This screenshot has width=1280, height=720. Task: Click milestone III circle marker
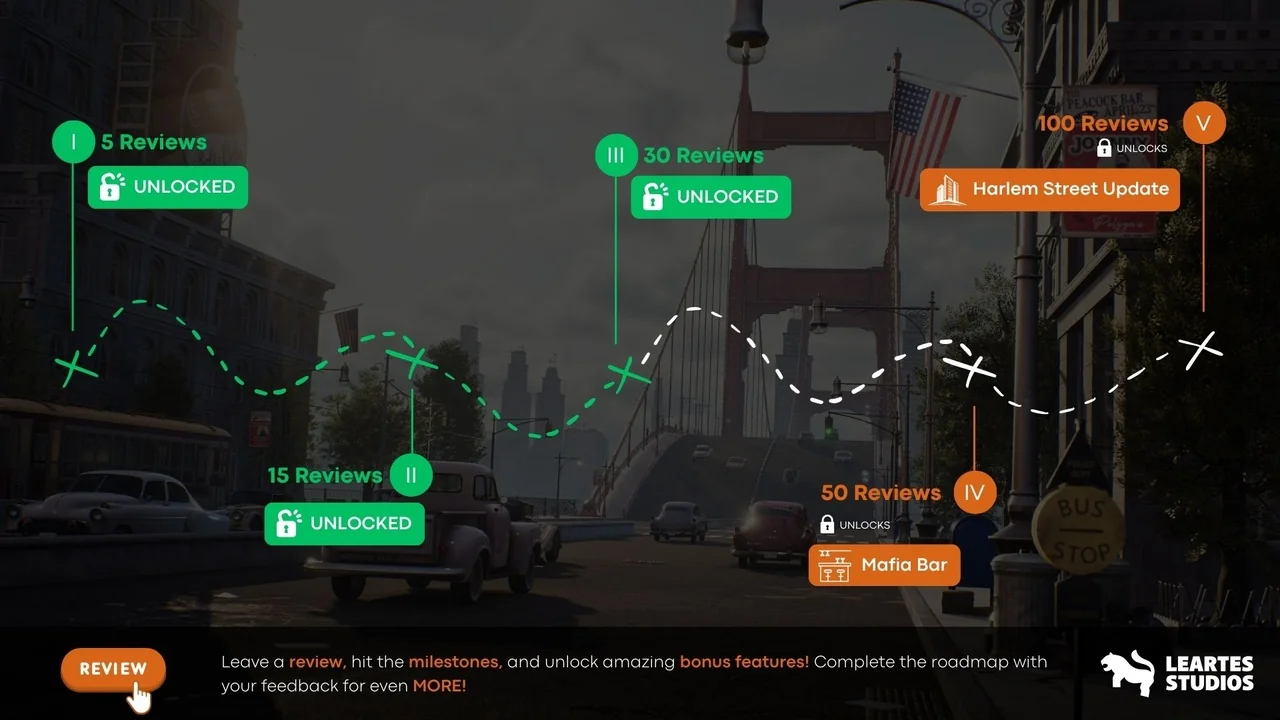616,156
